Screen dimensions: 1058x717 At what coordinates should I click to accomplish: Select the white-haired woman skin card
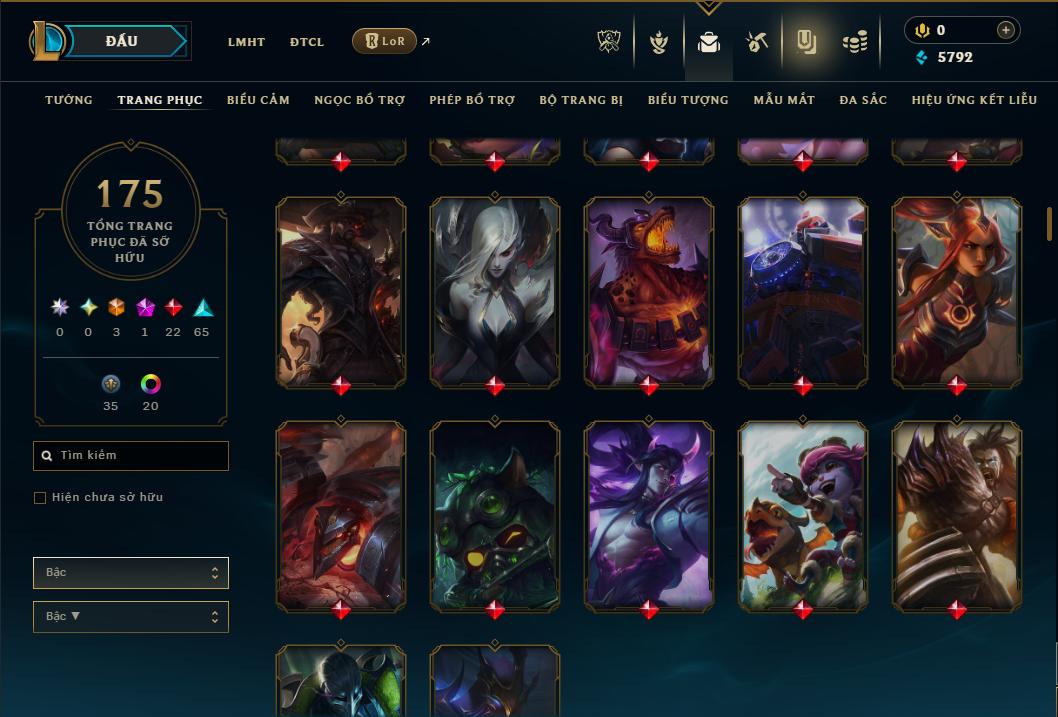(495, 290)
